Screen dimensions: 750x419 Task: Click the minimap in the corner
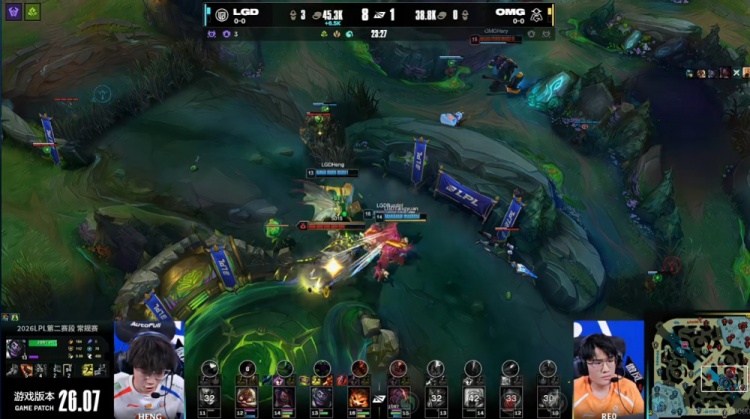pos(700,365)
